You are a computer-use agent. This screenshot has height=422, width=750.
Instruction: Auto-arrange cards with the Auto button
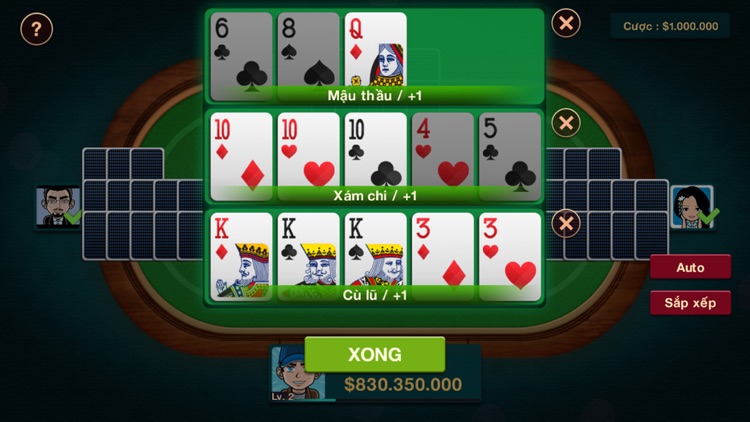(x=690, y=267)
